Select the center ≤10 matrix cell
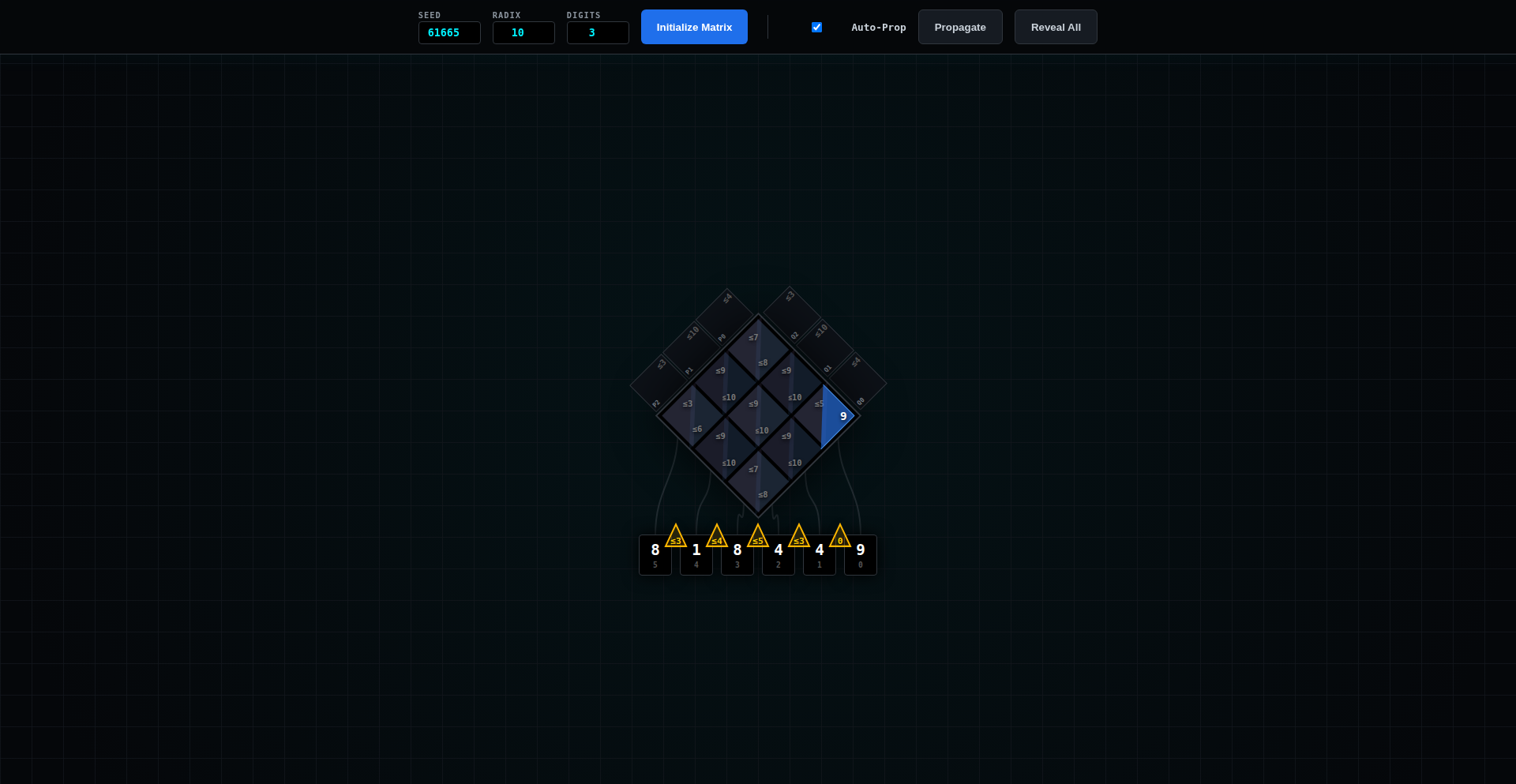Viewport: 1516px width, 784px height. point(760,430)
